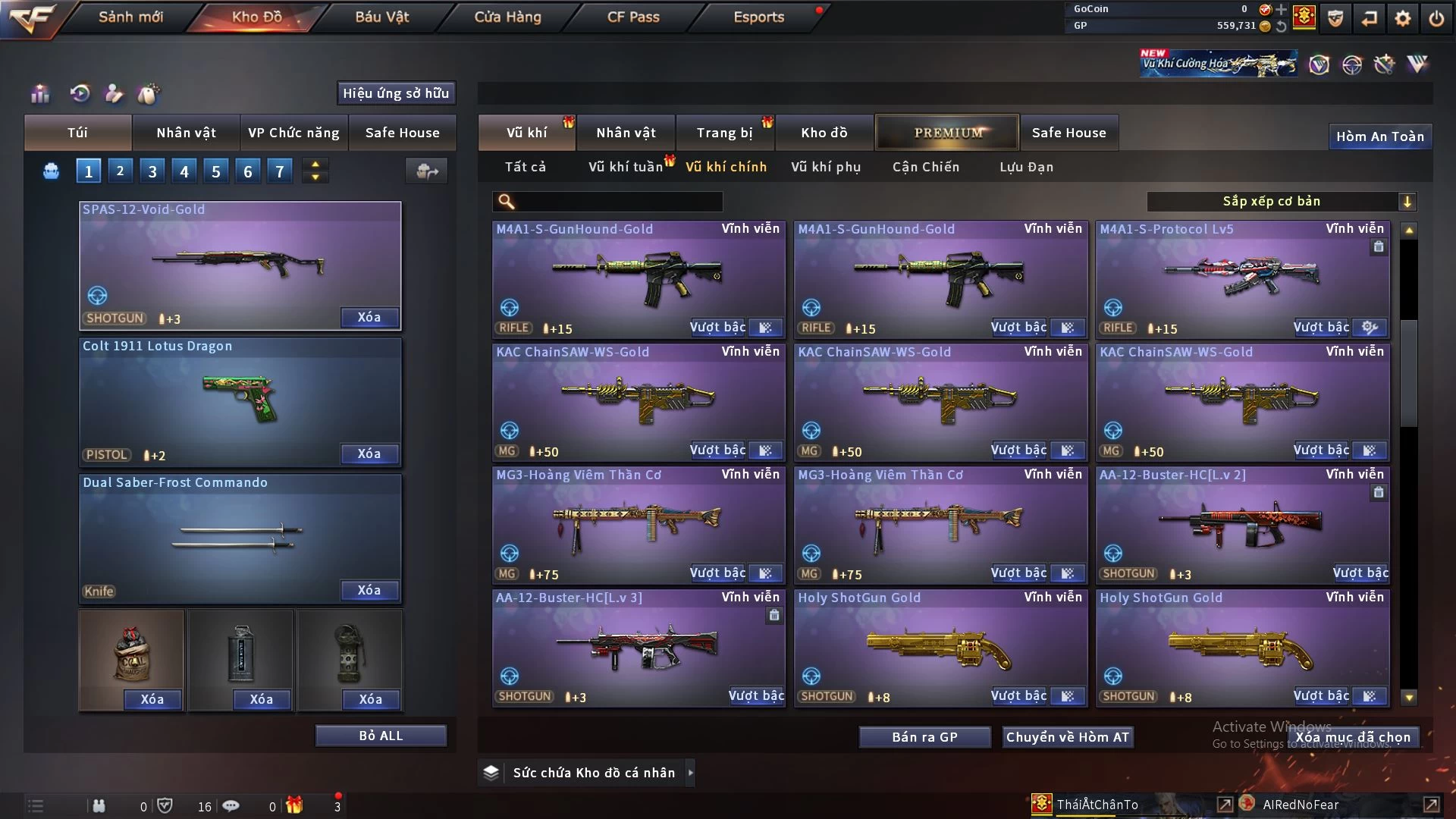Click the Bán ra GP sell button

pos(924,737)
